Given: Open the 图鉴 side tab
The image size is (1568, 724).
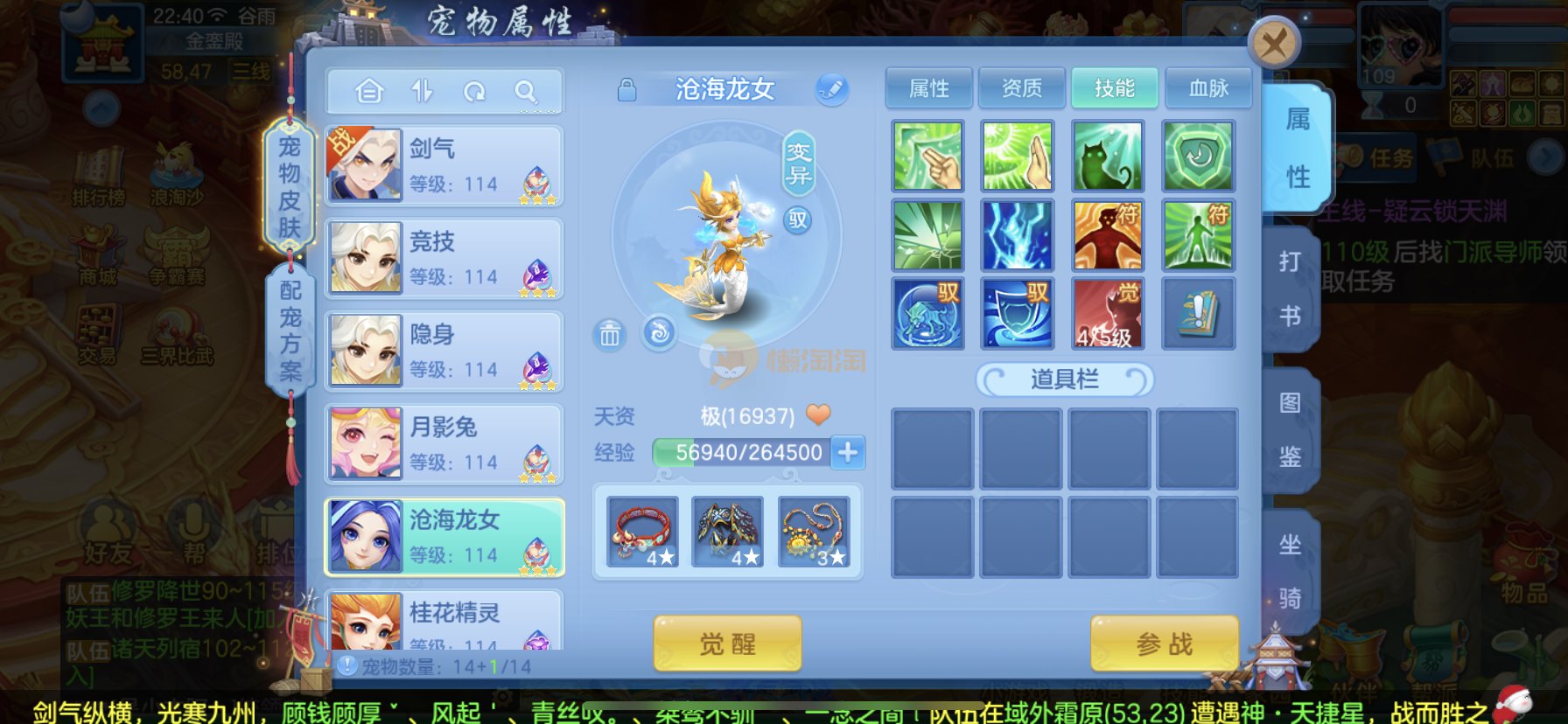Looking at the screenshot, I should (1290, 430).
